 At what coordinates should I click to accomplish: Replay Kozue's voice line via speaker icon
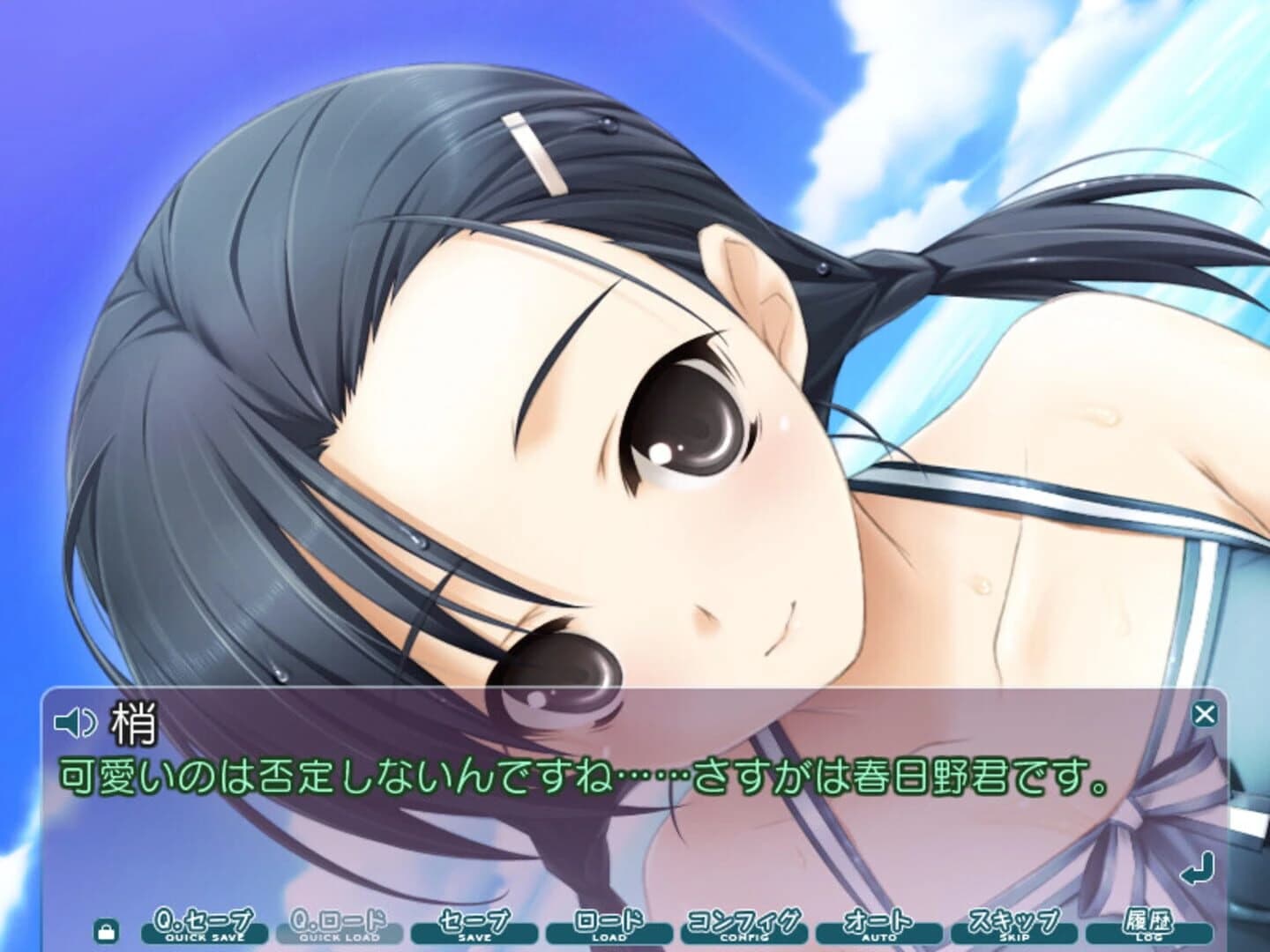click(75, 723)
